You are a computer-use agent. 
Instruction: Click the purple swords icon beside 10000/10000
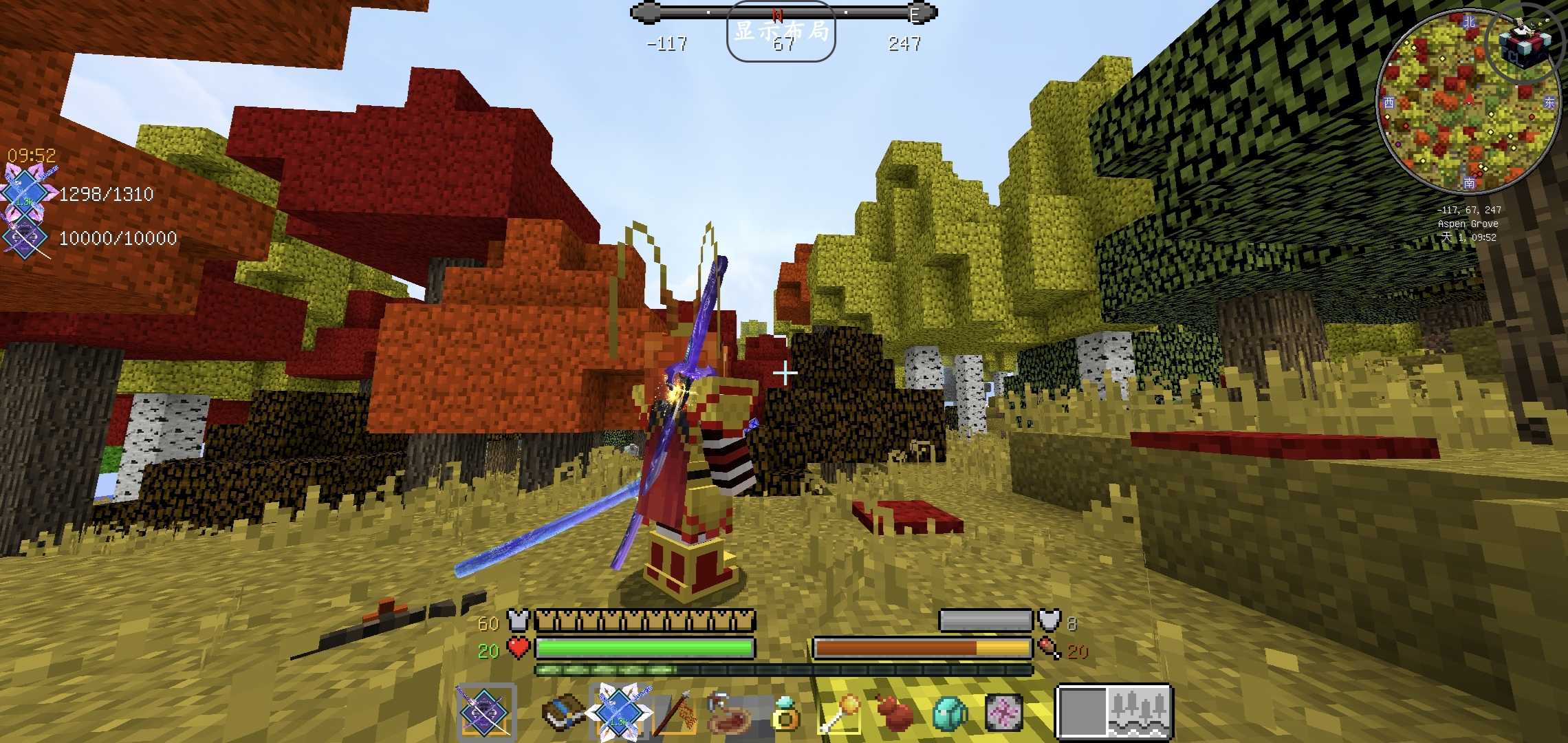tap(26, 238)
